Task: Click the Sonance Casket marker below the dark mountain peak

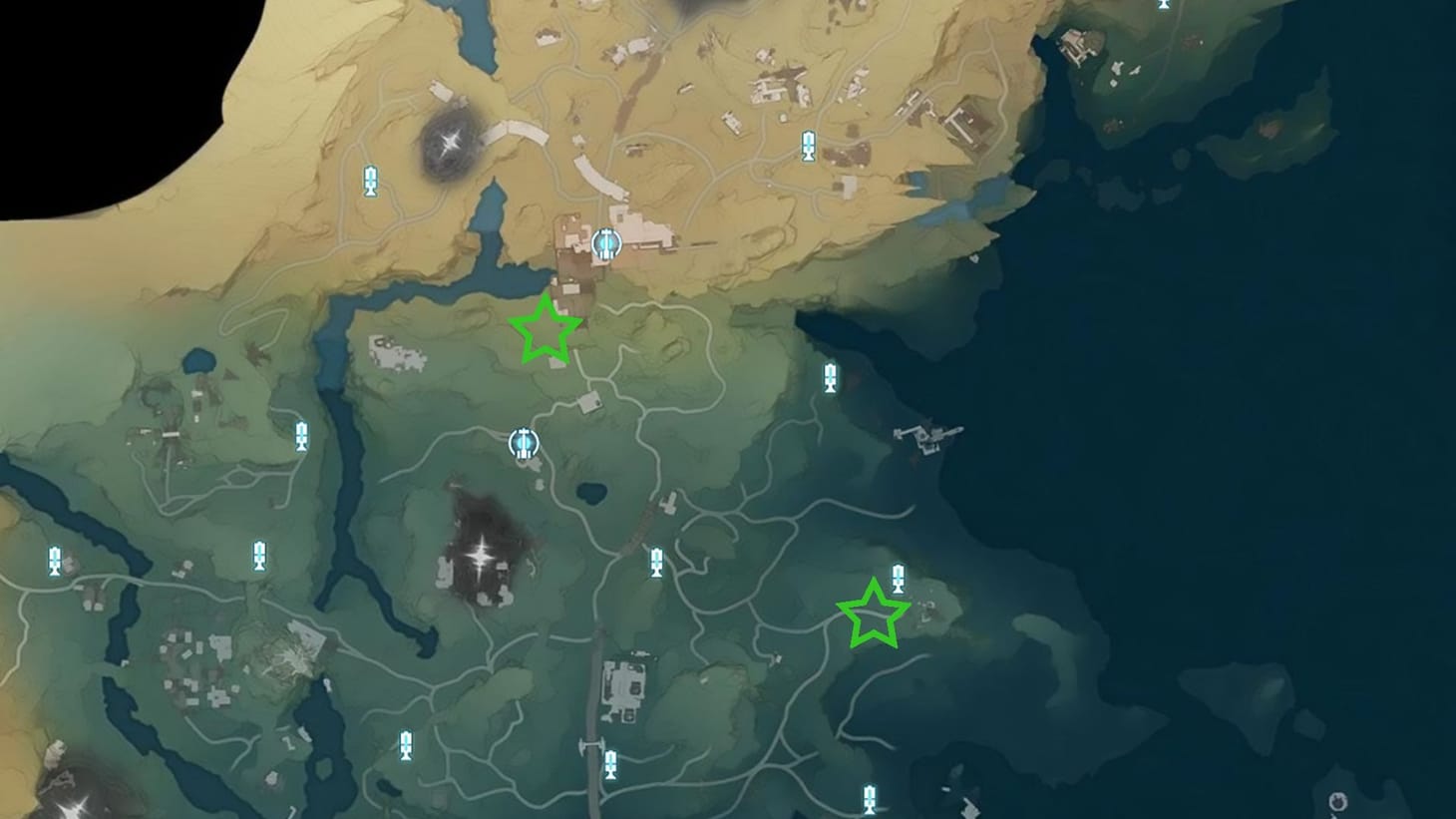Action: point(656,562)
